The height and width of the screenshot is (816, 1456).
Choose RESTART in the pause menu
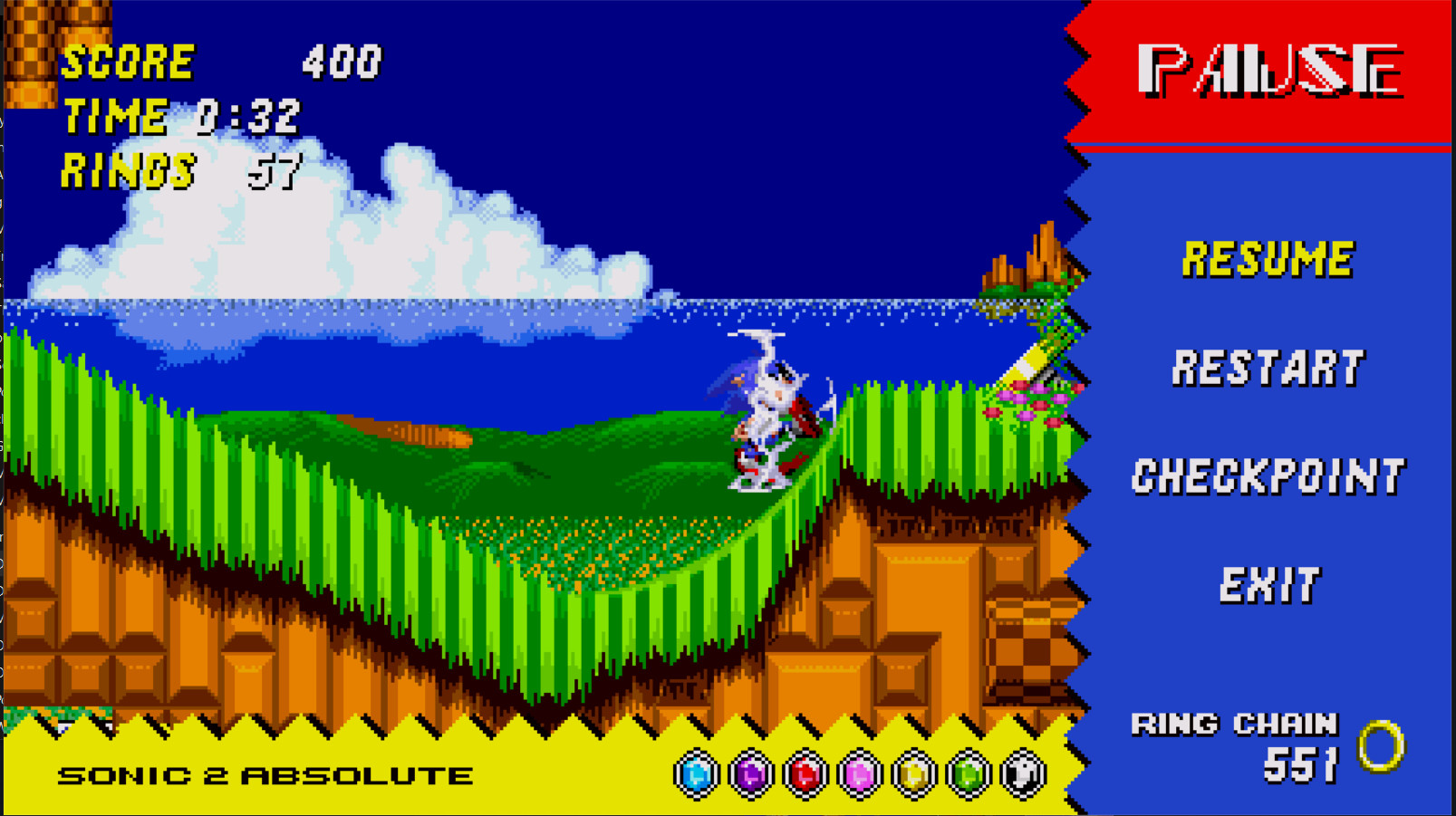(1270, 368)
